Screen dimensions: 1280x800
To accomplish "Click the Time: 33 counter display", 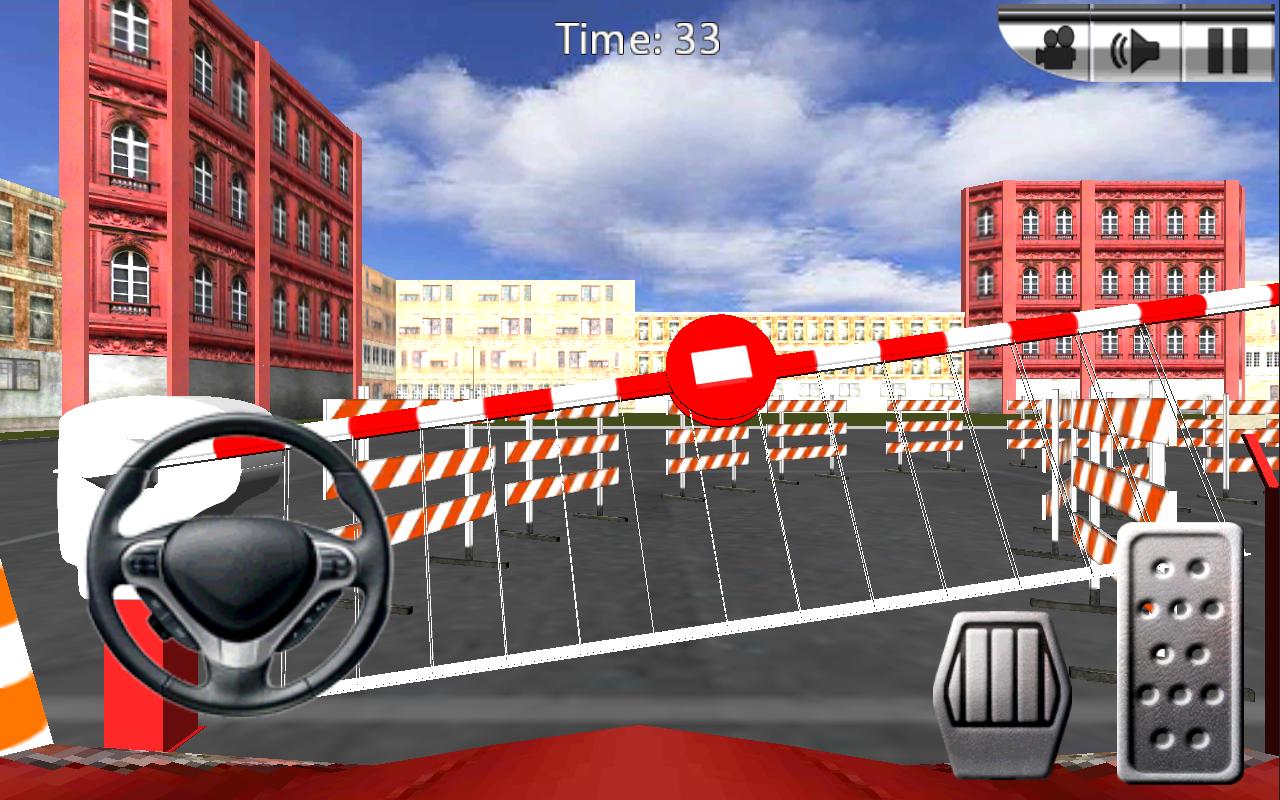I will click(637, 37).
